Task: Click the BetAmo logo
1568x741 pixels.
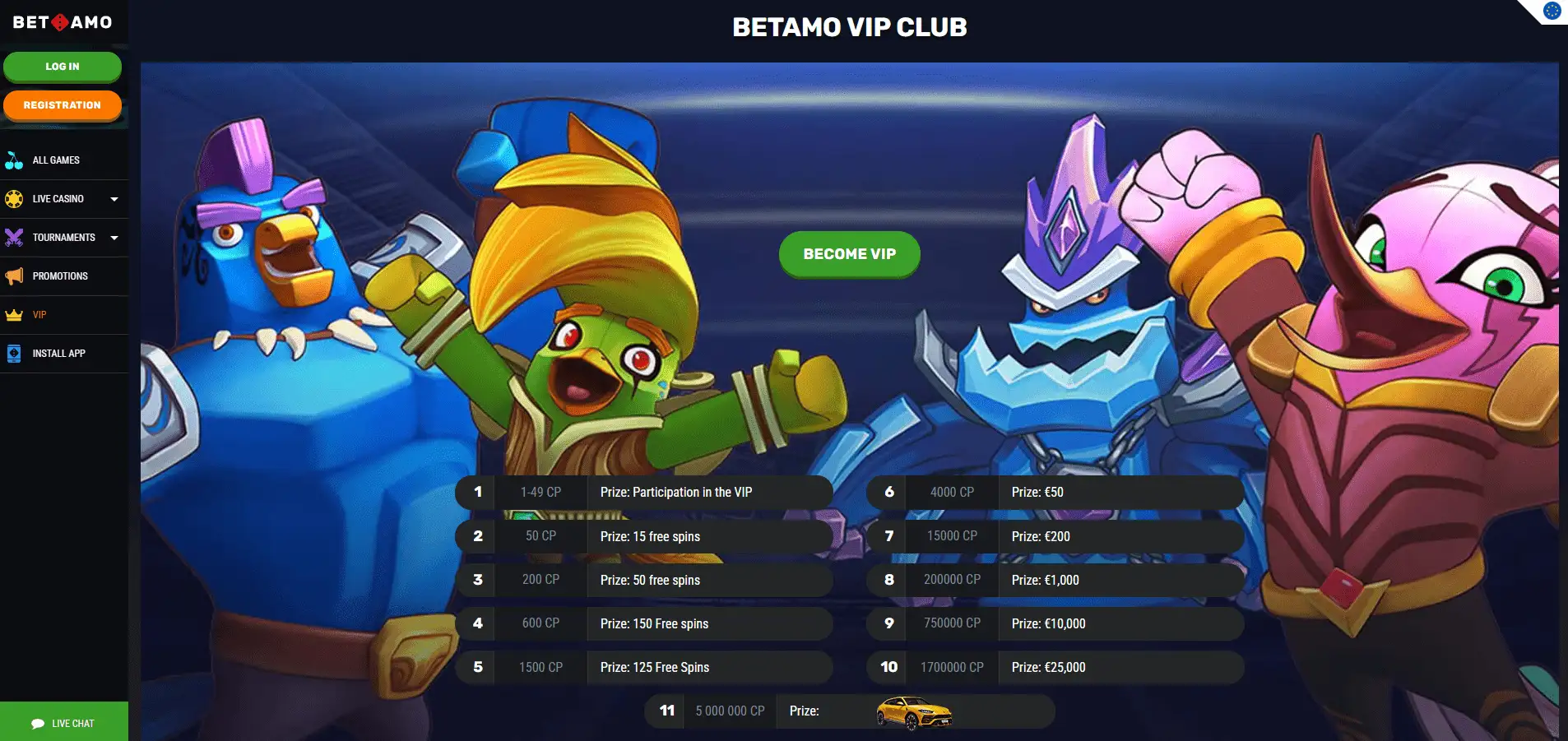Action: coord(63,22)
